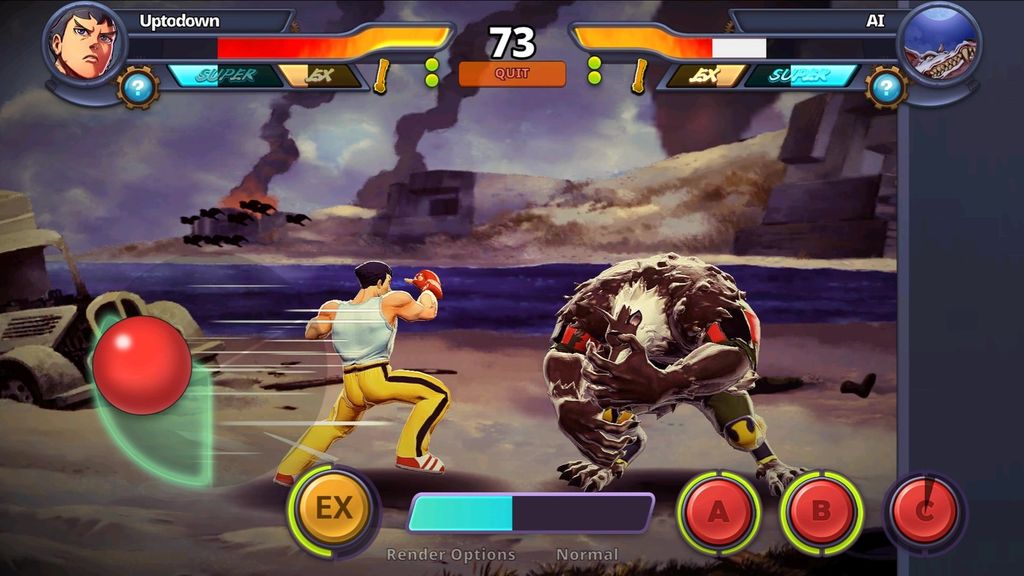This screenshot has width=1024, height=576.
Task: Open the Uptodown player's question mark help icon
Action: pyautogui.click(x=138, y=87)
